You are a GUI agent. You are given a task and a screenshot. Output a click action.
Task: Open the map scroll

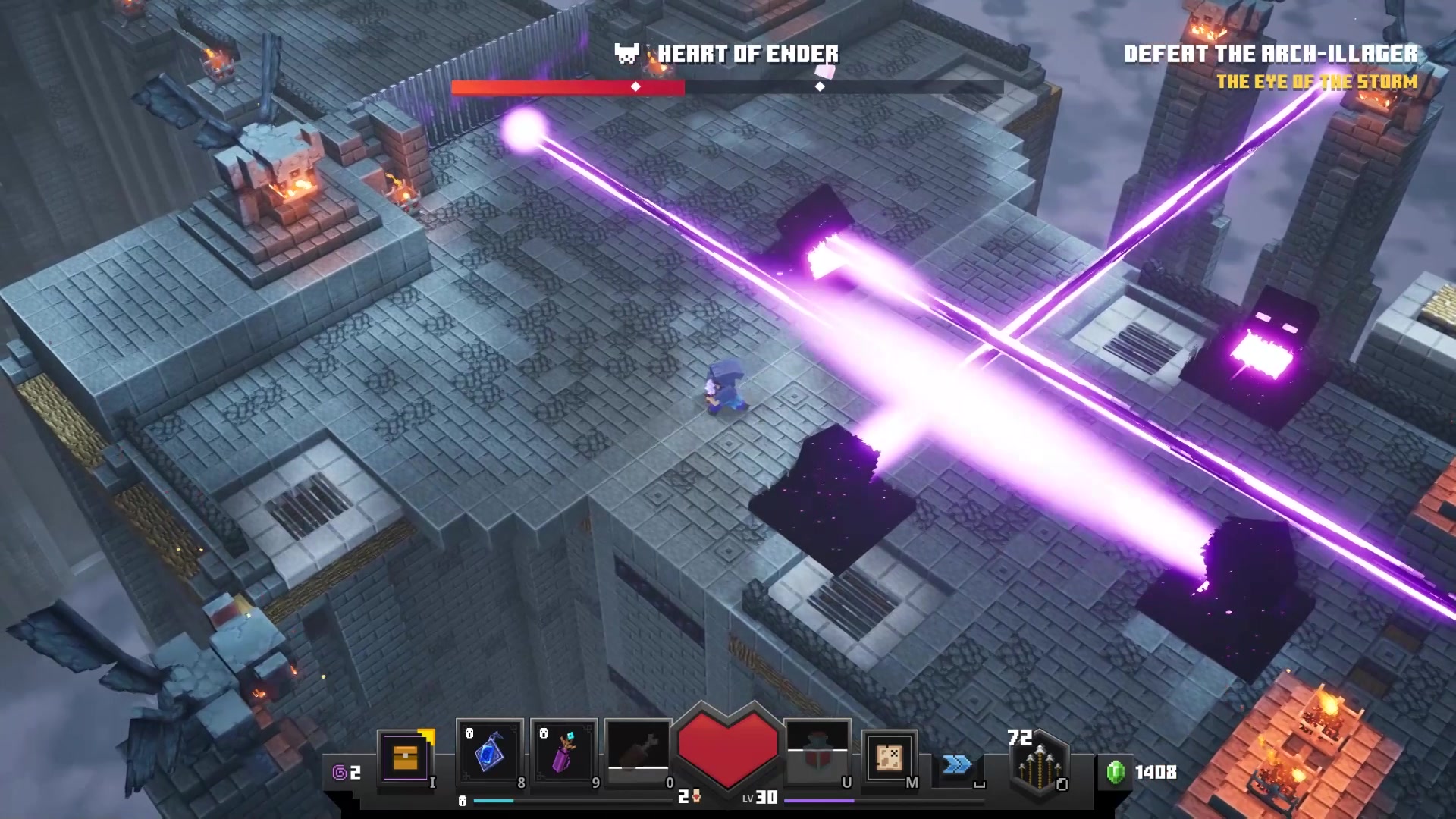click(889, 757)
